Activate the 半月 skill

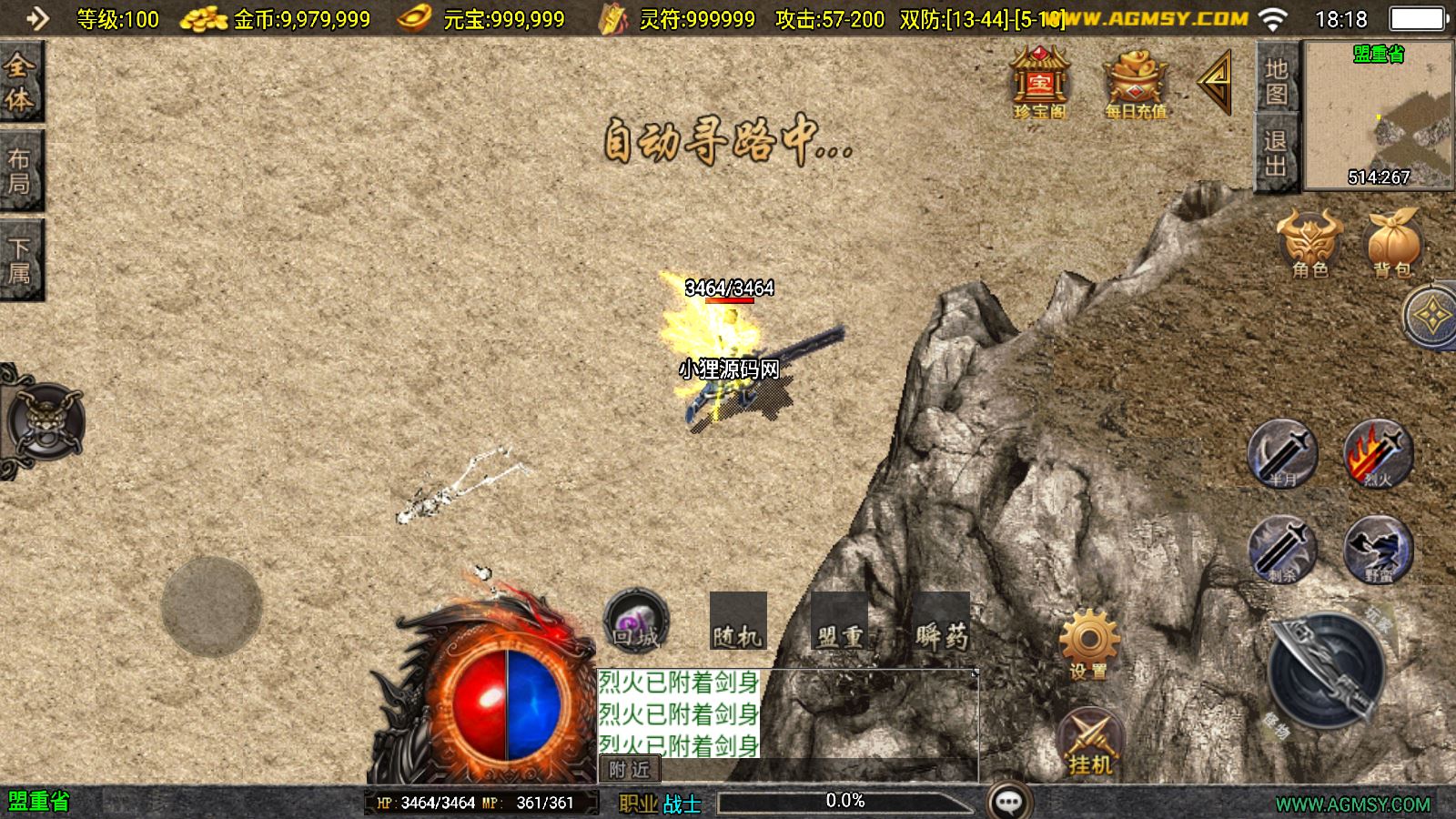[x=1282, y=453]
